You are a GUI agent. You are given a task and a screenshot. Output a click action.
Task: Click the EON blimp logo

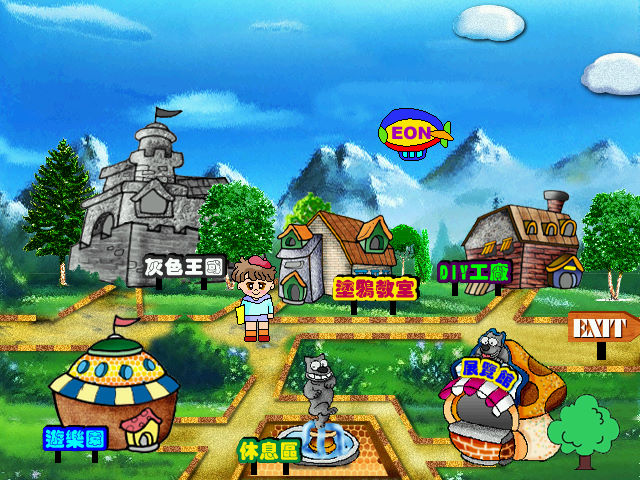(411, 134)
